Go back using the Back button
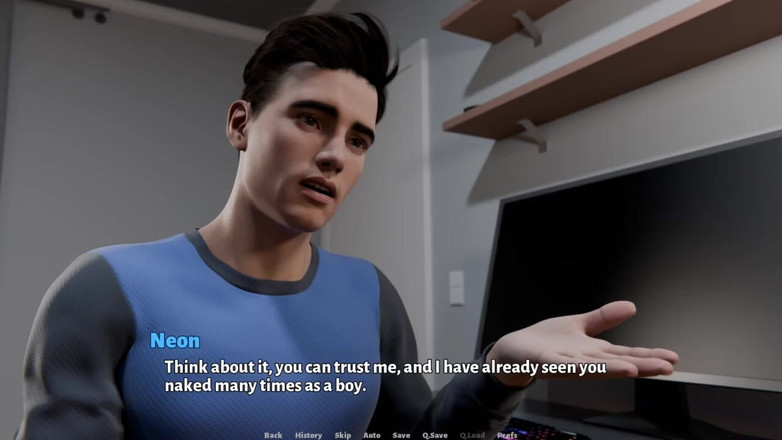The width and height of the screenshot is (782, 440). (x=273, y=435)
